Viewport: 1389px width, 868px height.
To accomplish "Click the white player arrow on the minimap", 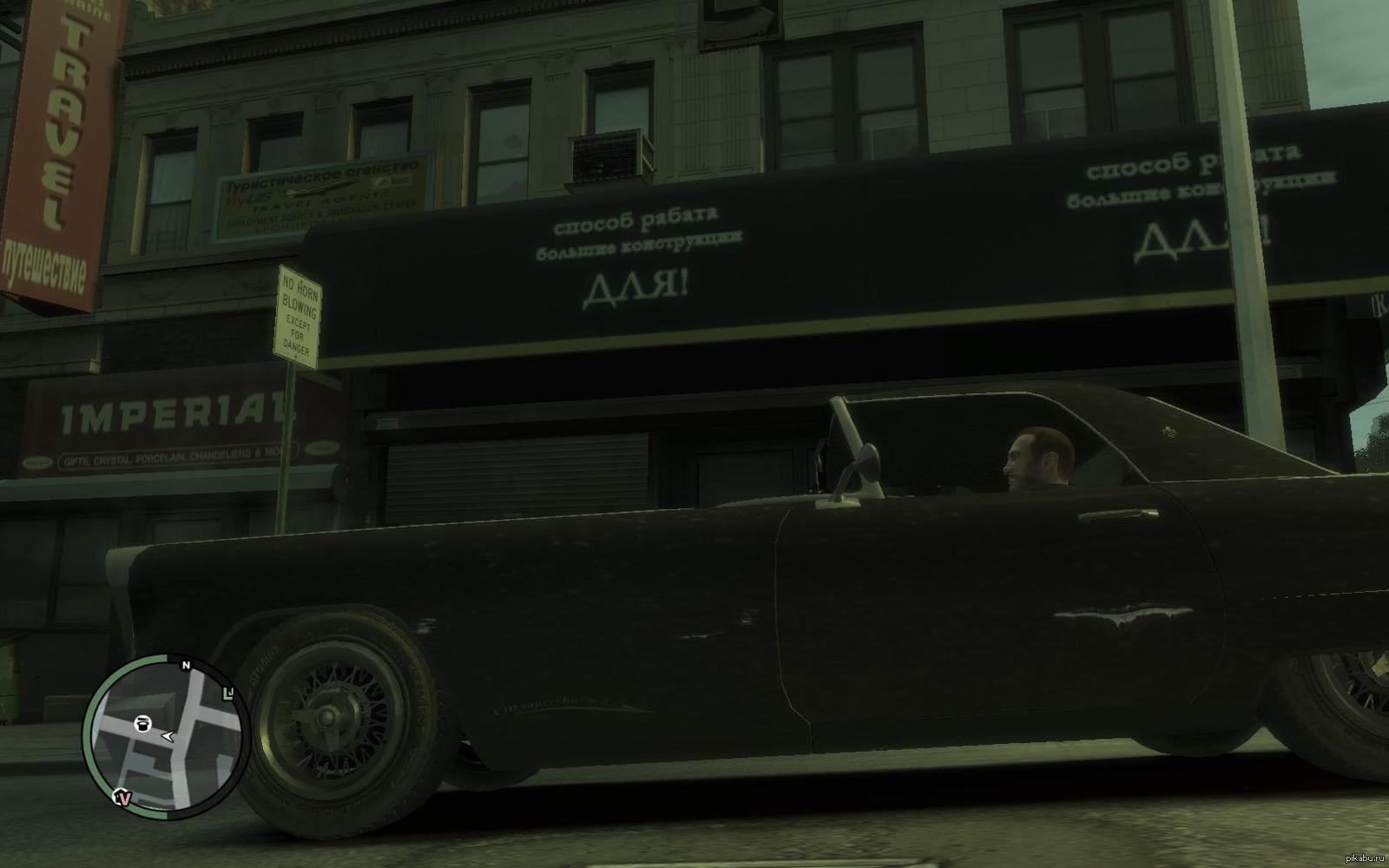I will [x=168, y=737].
